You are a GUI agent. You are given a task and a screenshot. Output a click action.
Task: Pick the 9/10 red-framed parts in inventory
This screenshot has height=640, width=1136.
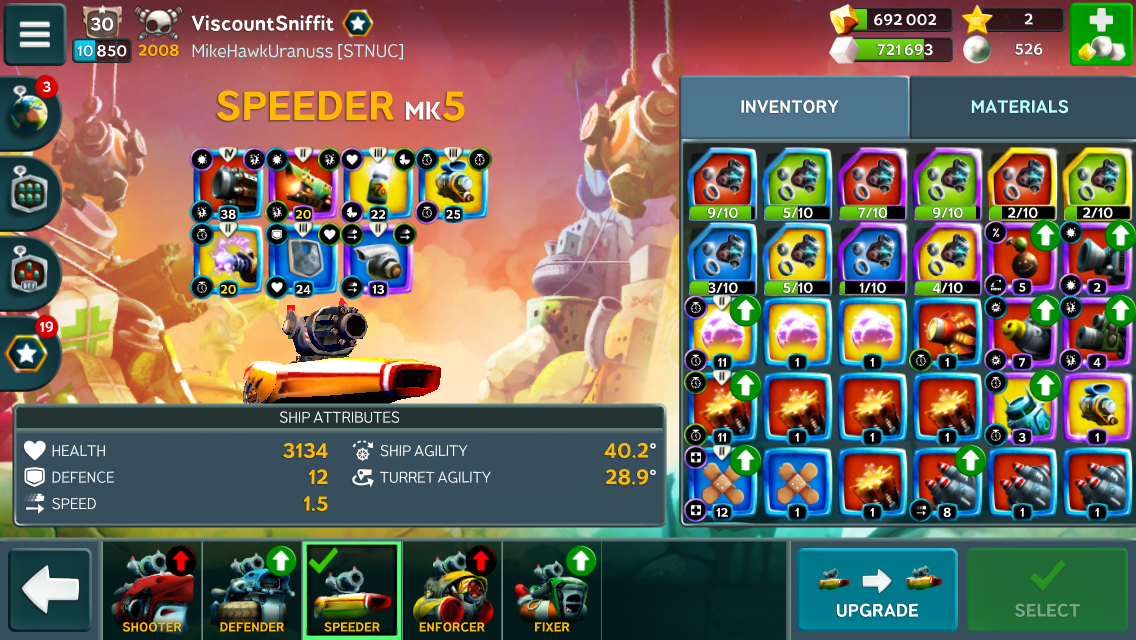click(722, 183)
